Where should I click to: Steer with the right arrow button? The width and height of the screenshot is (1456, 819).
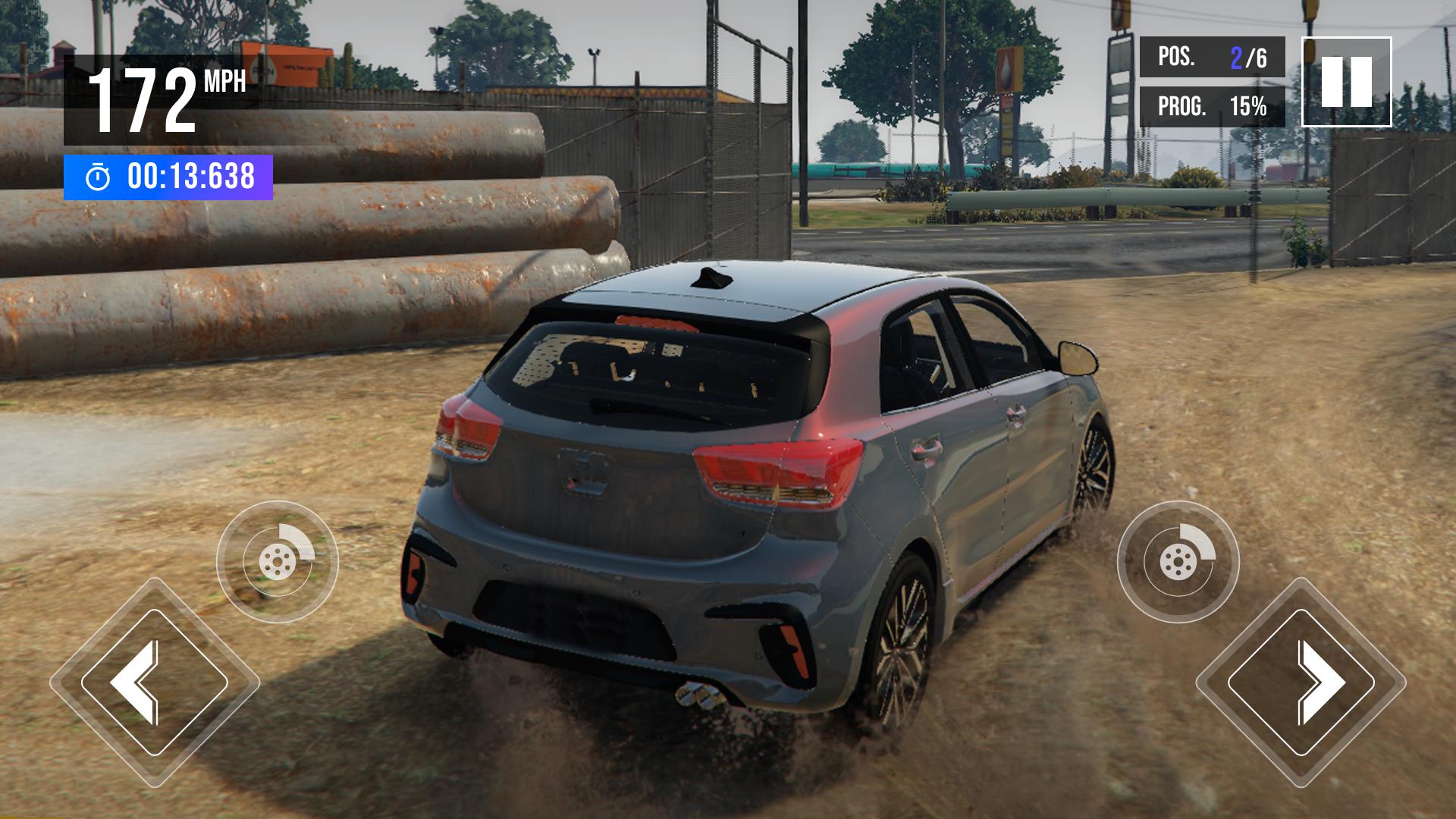point(1301,682)
